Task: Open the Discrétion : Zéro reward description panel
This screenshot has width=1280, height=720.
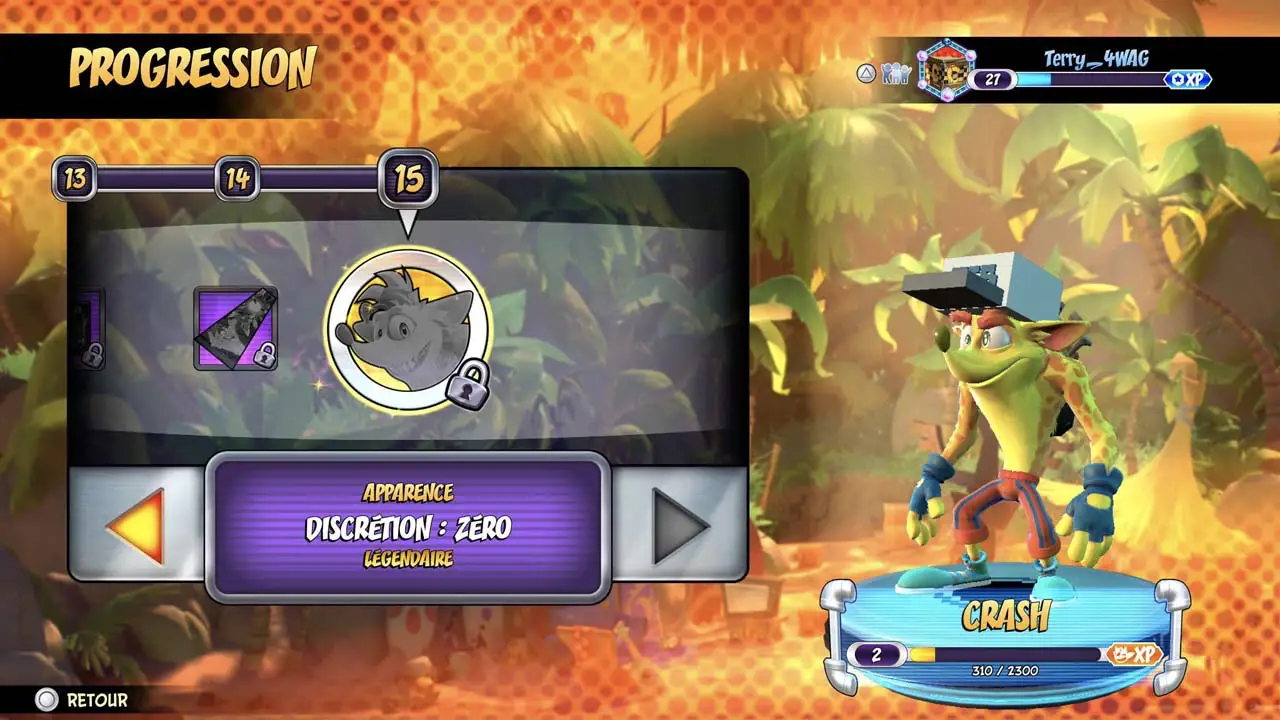Action: coord(408,527)
